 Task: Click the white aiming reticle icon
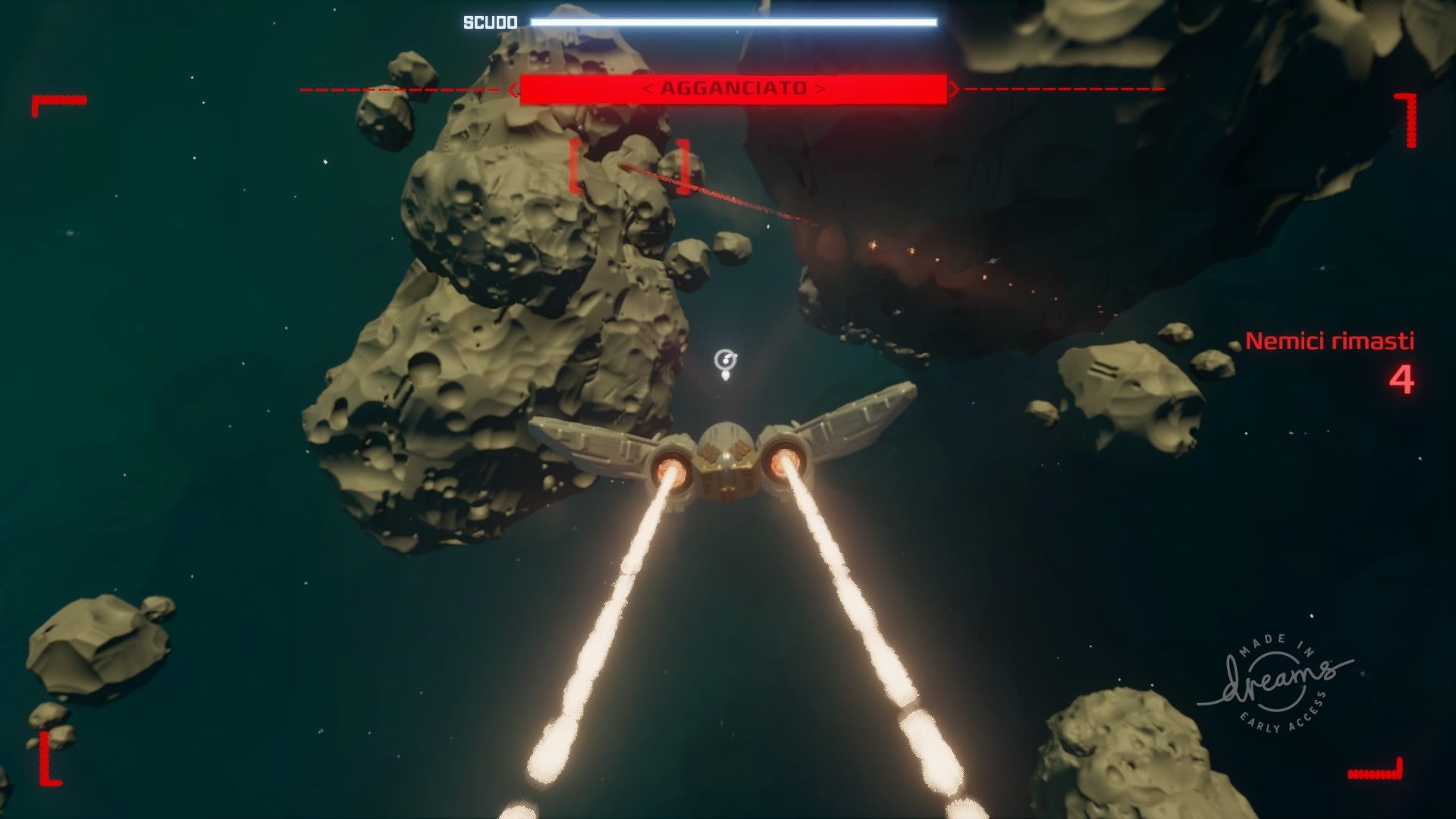[726, 361]
